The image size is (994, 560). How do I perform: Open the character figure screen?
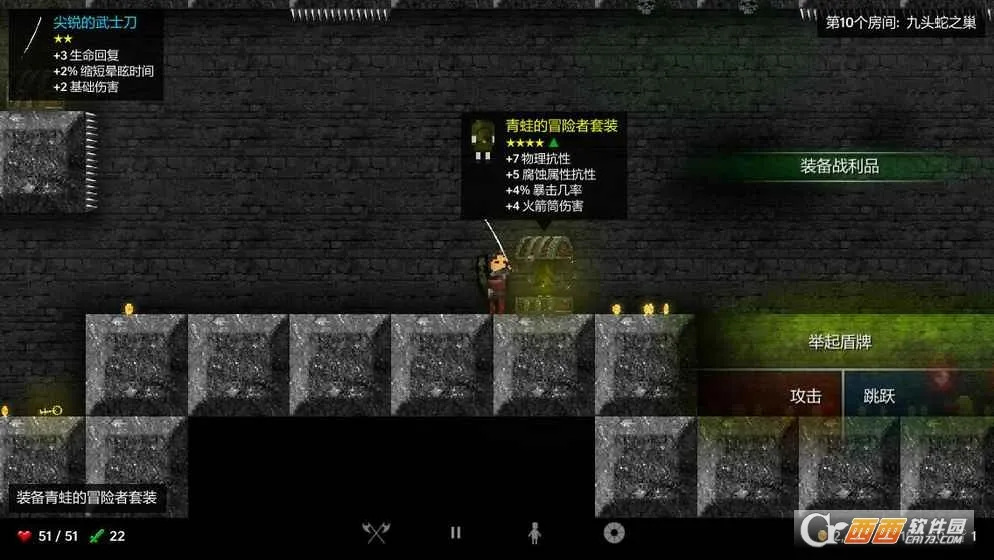click(534, 534)
